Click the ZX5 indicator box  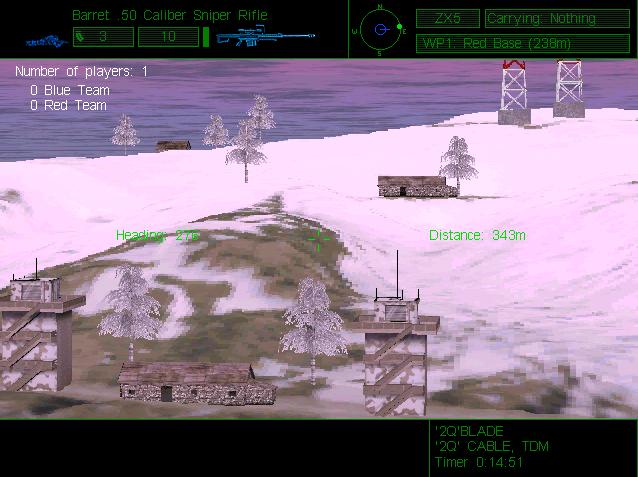pyautogui.click(x=447, y=18)
